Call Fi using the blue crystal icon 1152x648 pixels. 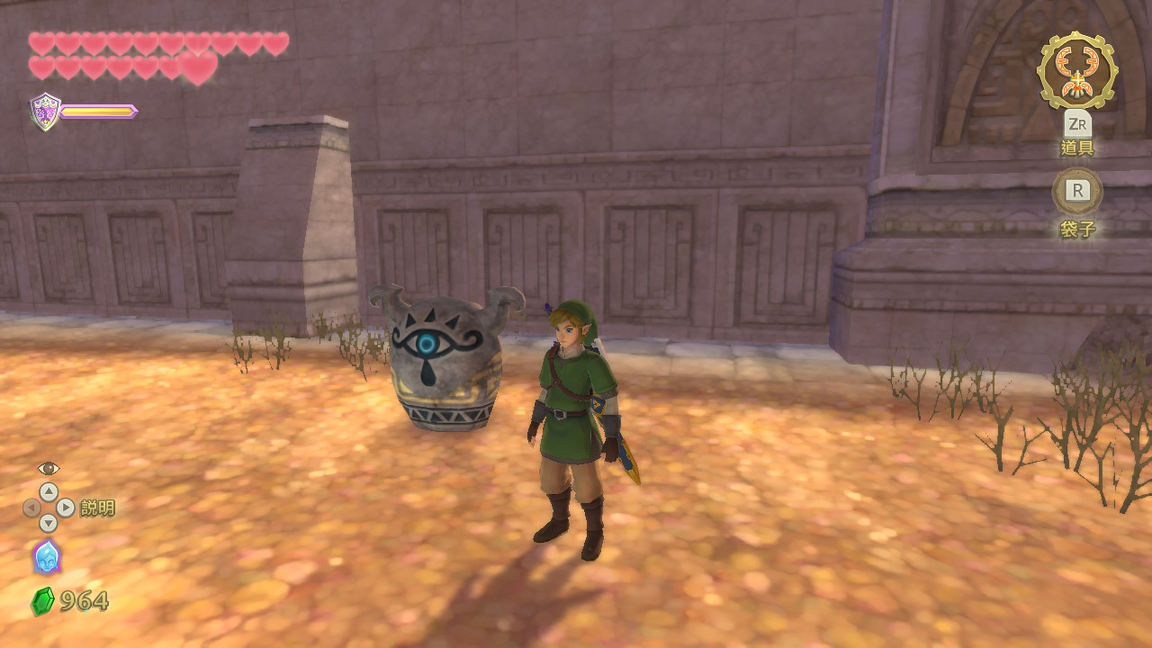[x=47, y=557]
